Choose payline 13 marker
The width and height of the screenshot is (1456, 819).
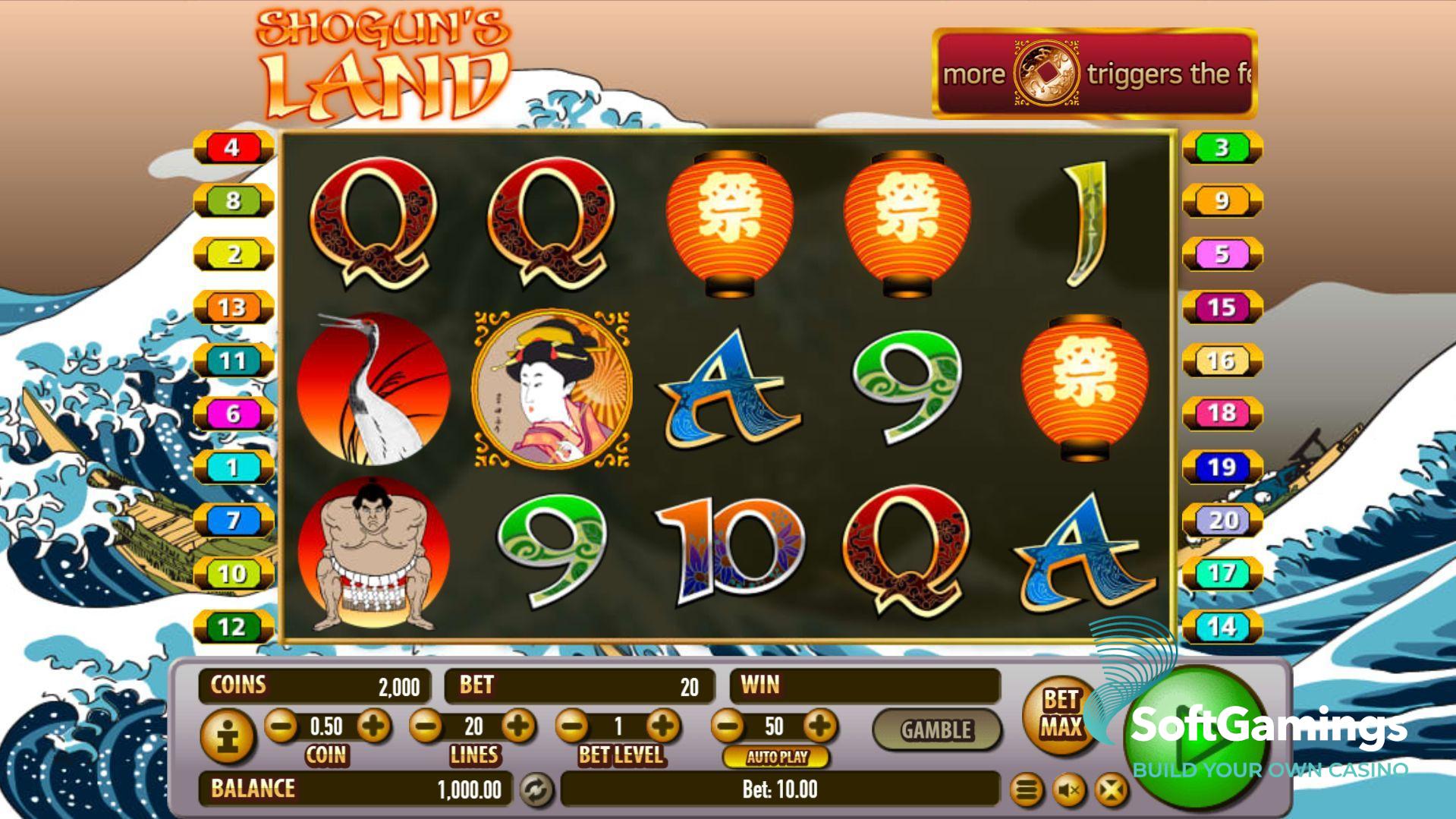pos(233,307)
